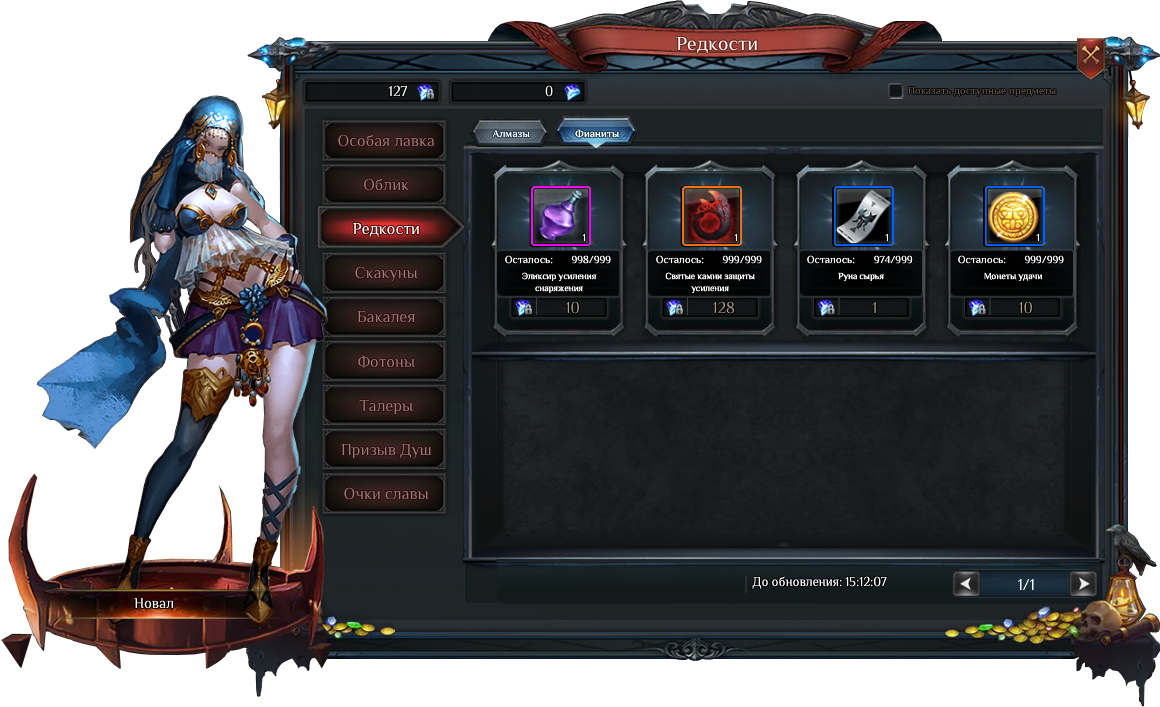Toggle the Показать доступные предметы checkbox

(896, 91)
